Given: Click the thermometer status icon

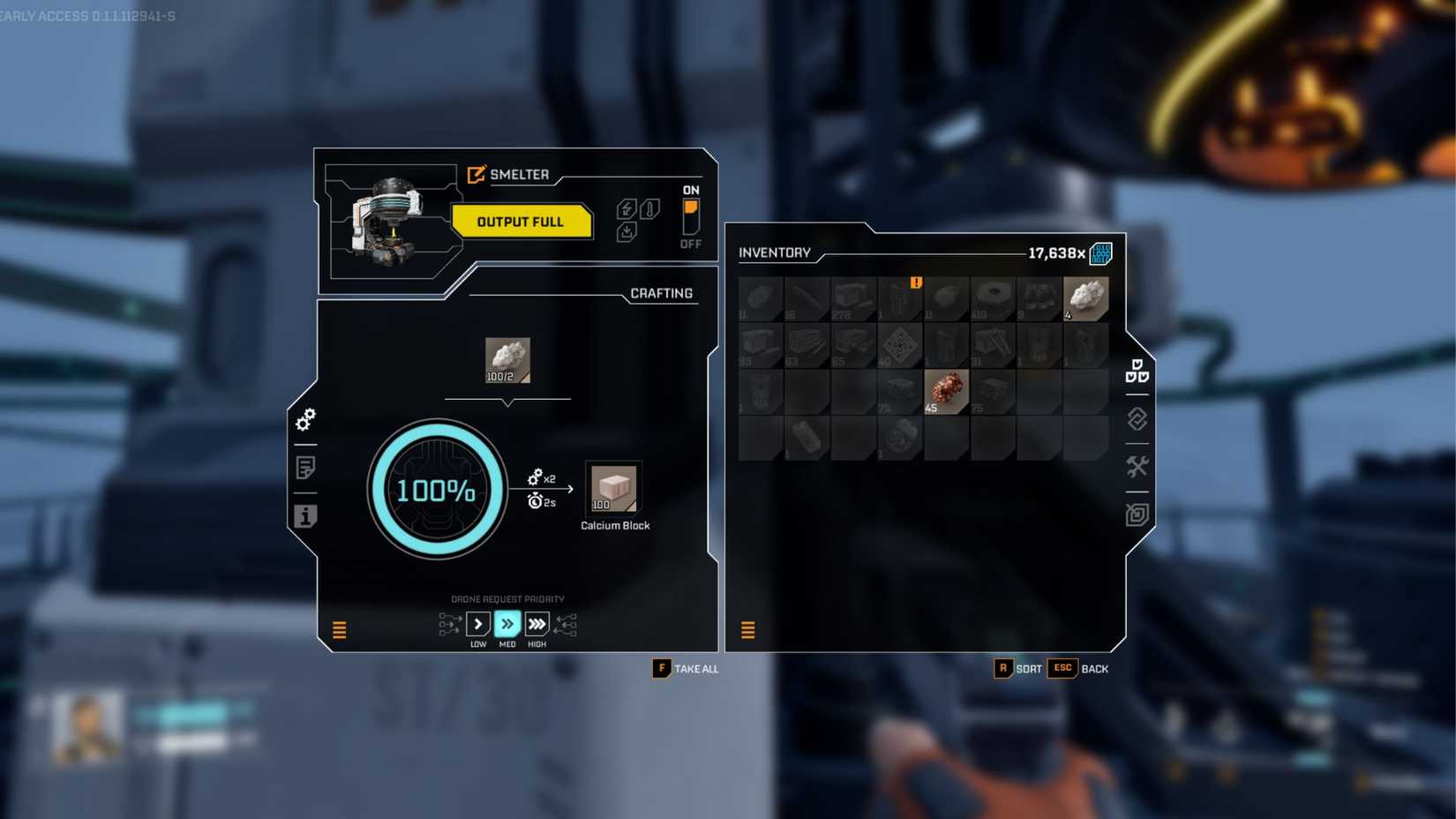Looking at the screenshot, I should pos(649,208).
